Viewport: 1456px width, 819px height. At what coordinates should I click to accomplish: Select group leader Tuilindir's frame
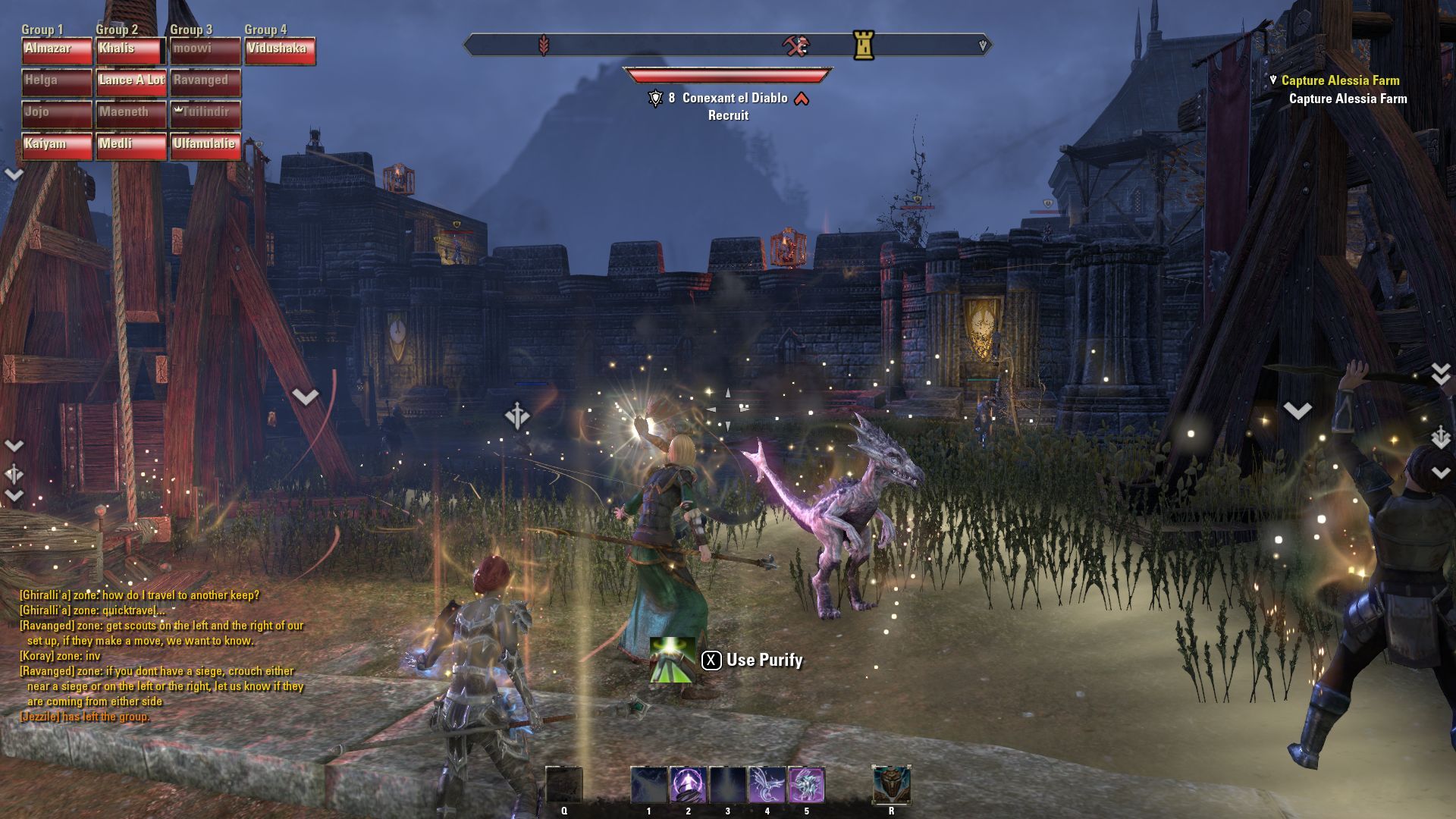click(206, 115)
